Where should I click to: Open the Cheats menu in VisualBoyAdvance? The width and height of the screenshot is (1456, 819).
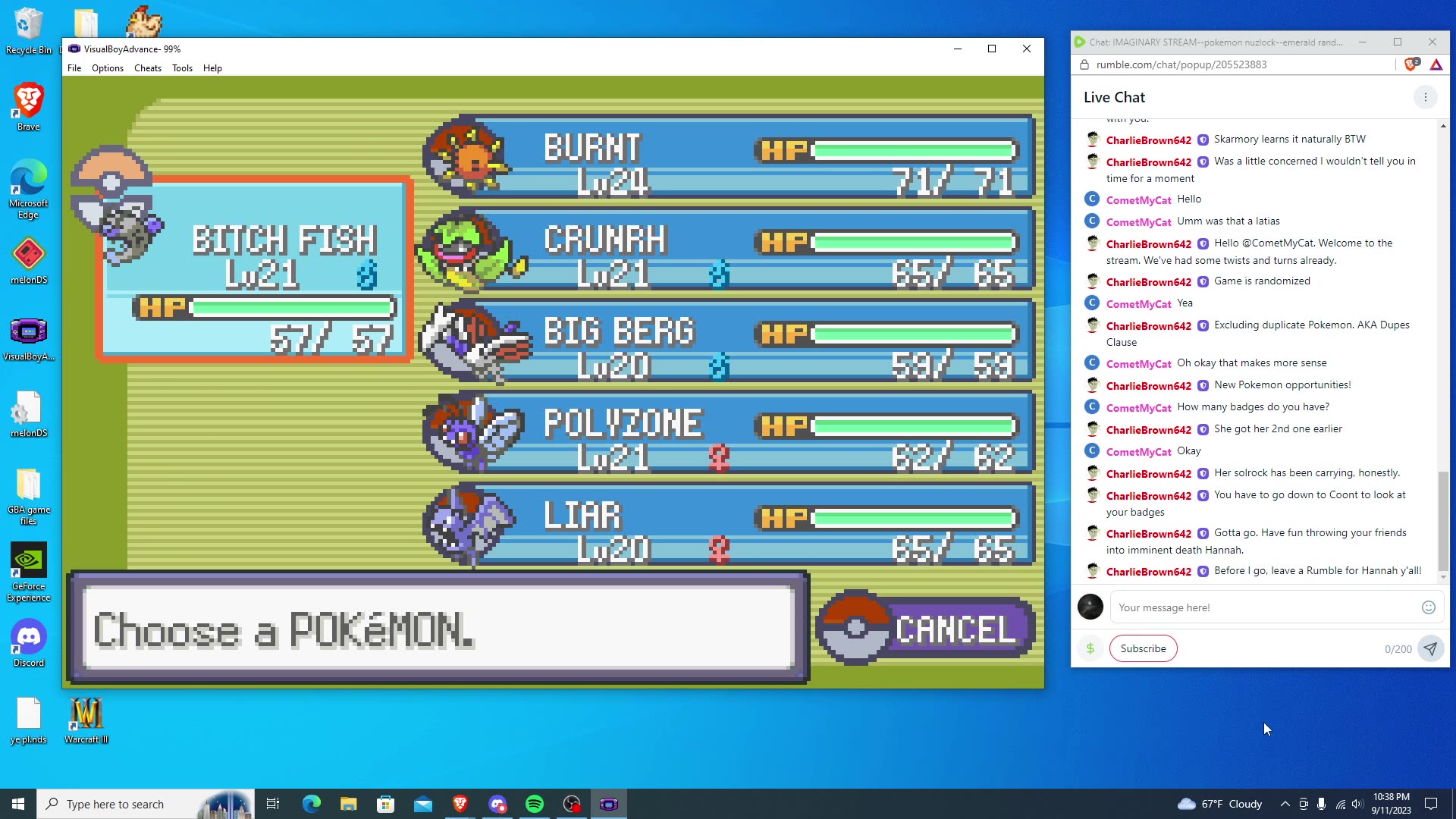click(147, 68)
